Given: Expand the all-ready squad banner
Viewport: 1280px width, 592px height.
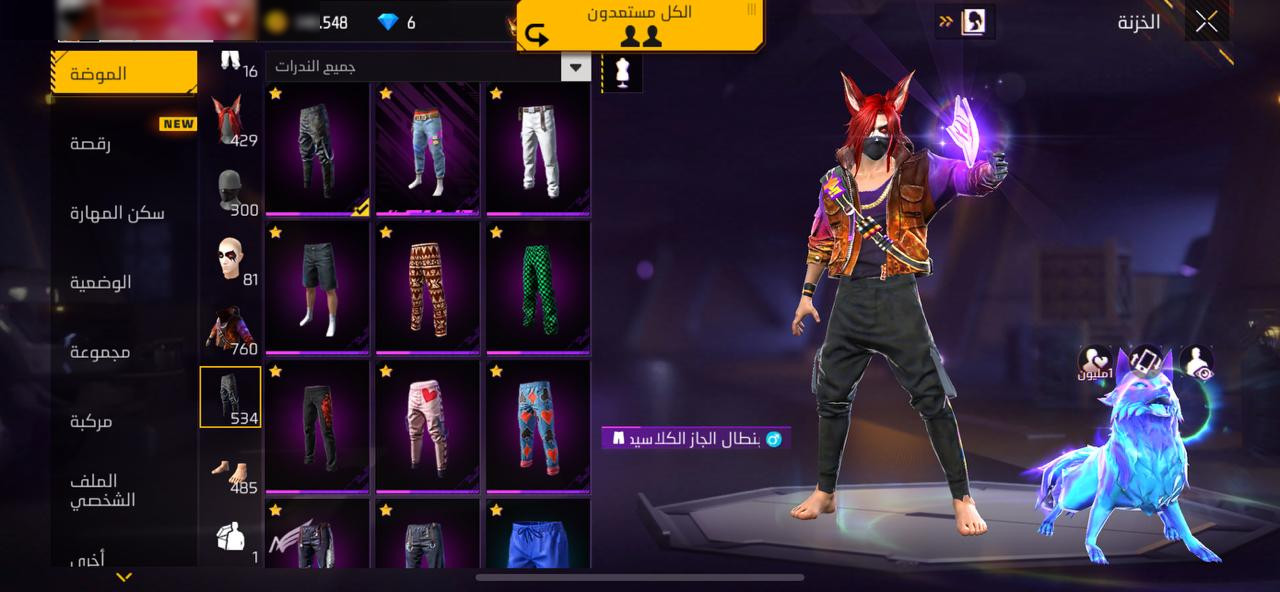Looking at the screenshot, I should [x=640, y=25].
